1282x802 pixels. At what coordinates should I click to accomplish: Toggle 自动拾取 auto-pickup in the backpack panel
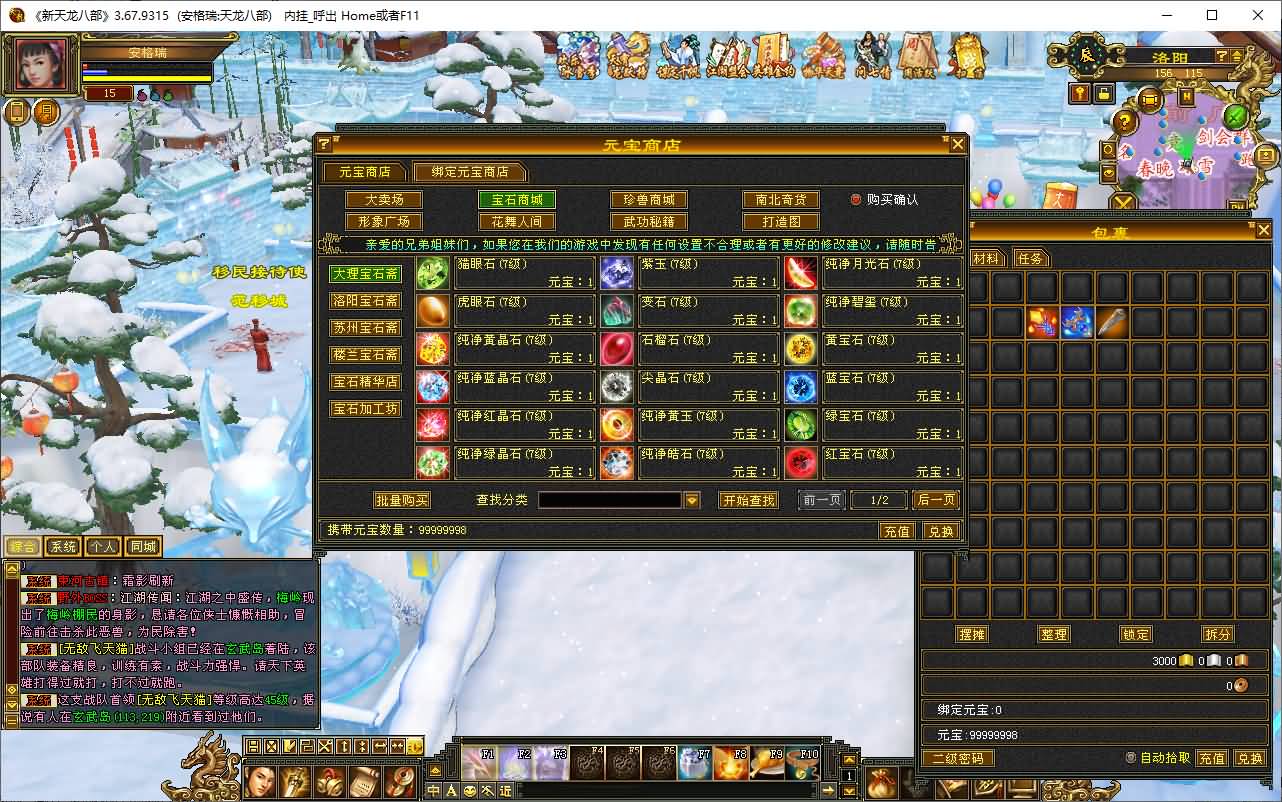[x=1130, y=758]
